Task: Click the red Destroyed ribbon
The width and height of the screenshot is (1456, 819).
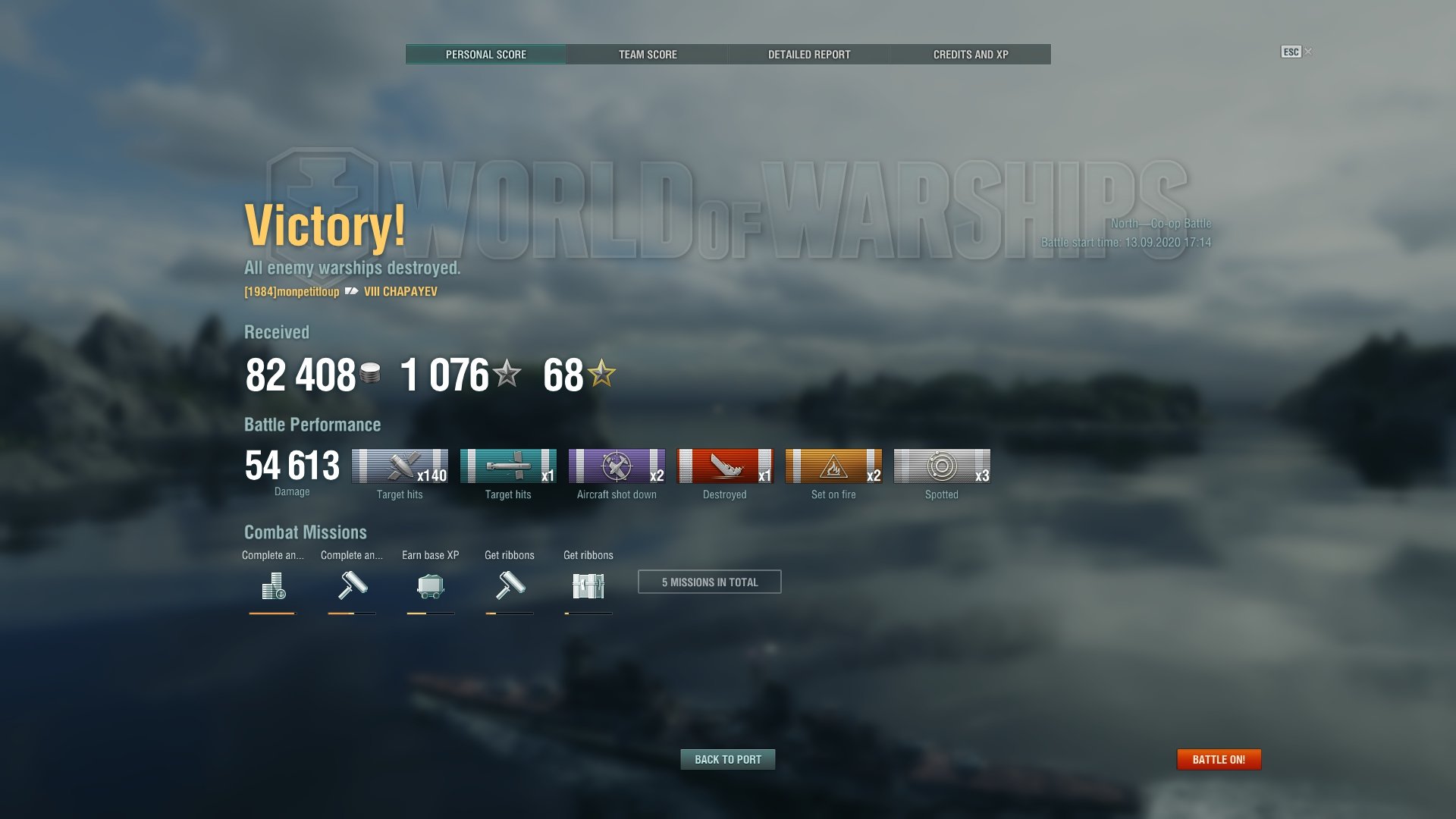Action: [x=725, y=466]
